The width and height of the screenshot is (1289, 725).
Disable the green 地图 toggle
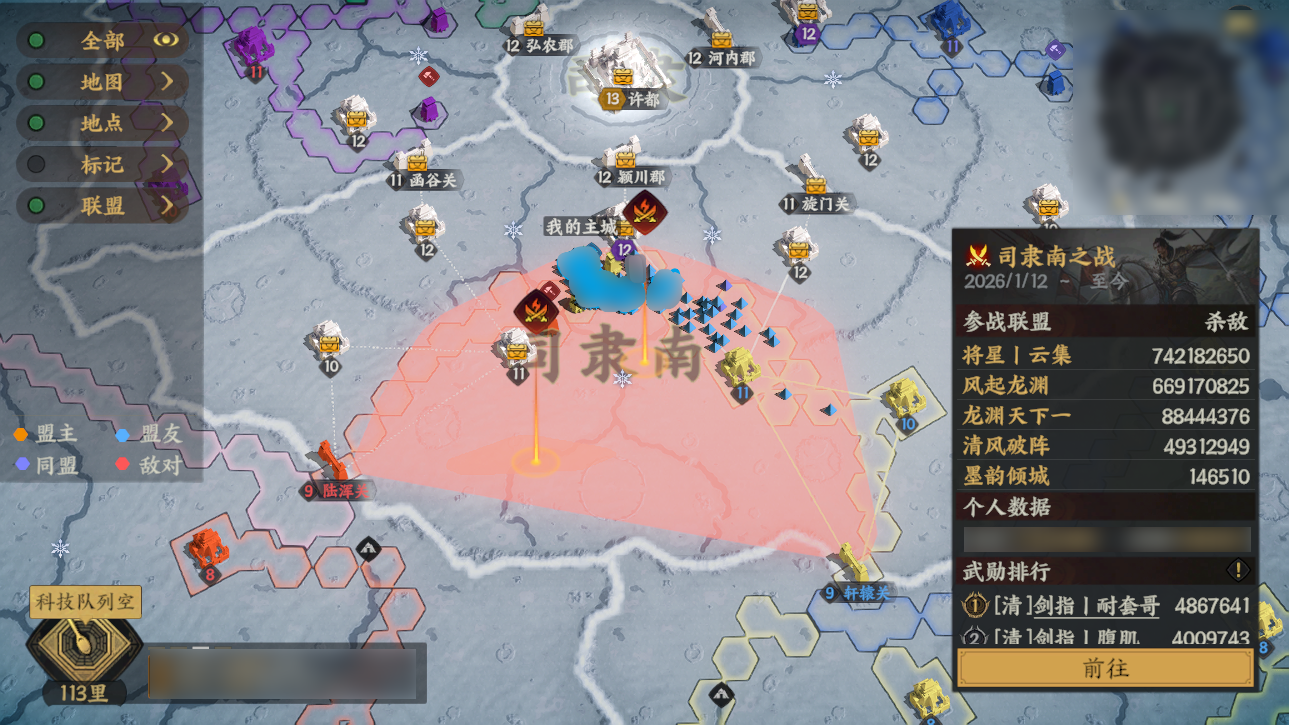click(36, 79)
